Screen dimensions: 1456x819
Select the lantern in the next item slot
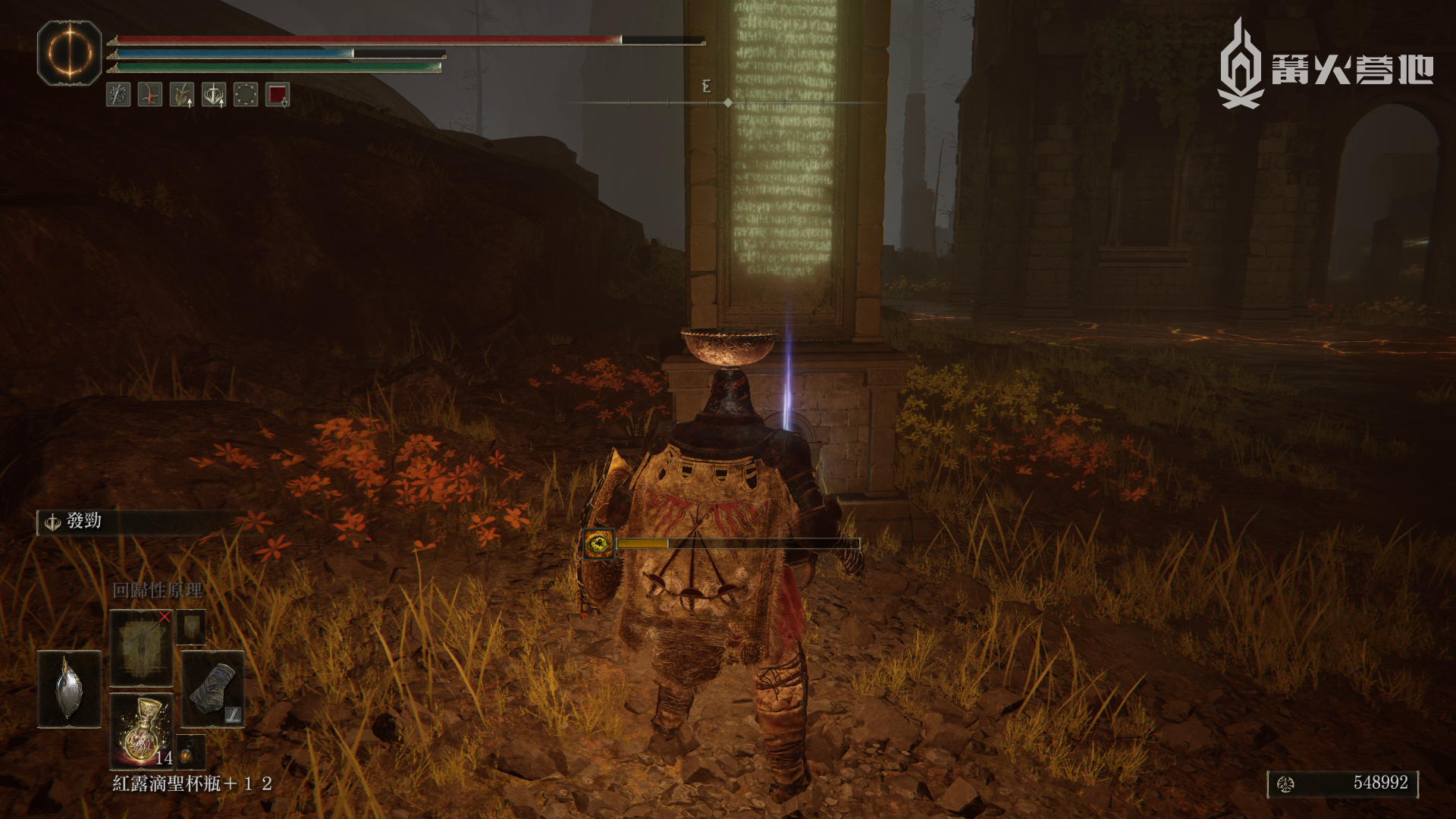pyautogui.click(x=190, y=752)
